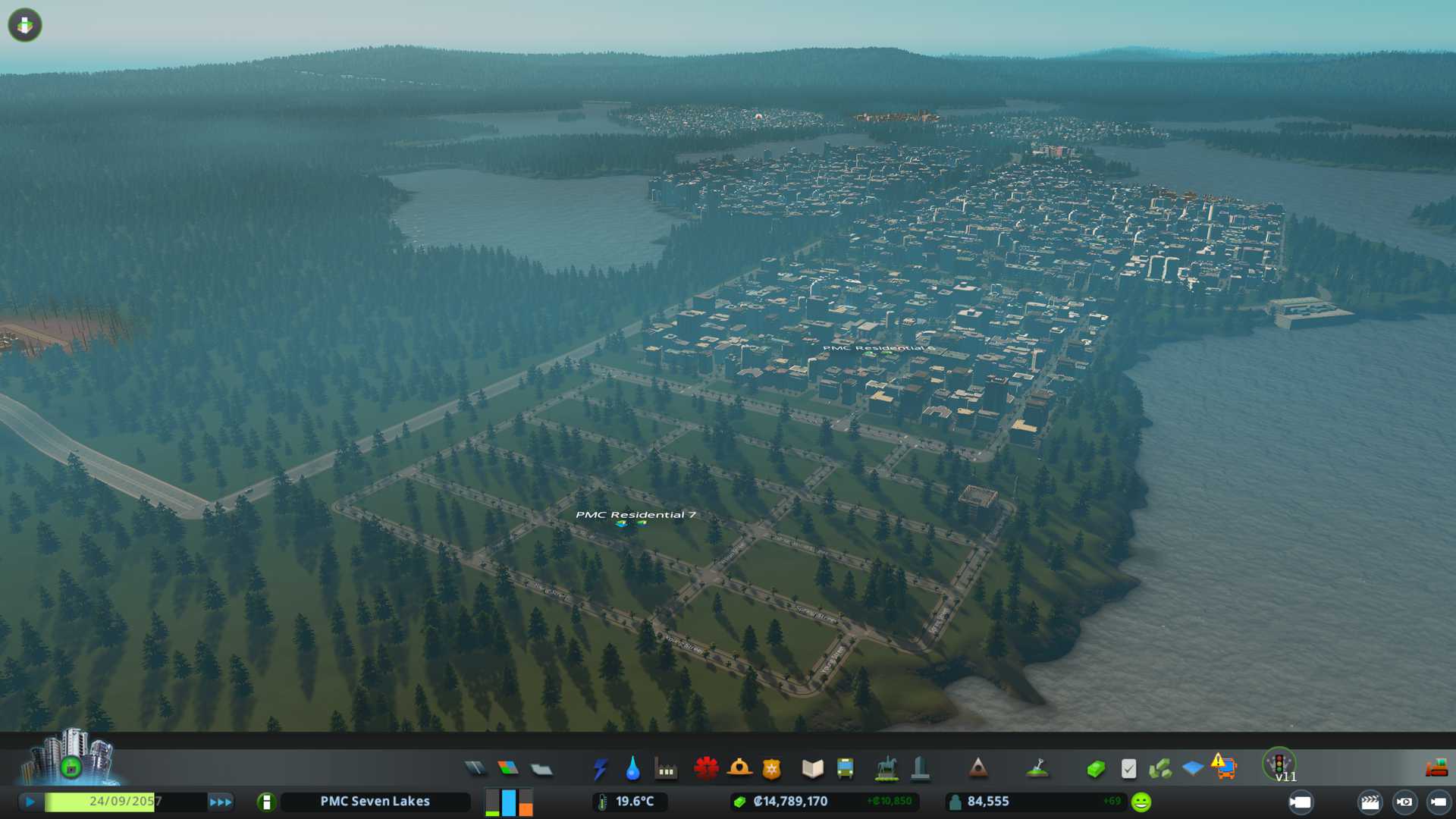The width and height of the screenshot is (1456, 819).
Task: Open the Water and Sewage droplet menu
Action: pyautogui.click(x=632, y=769)
